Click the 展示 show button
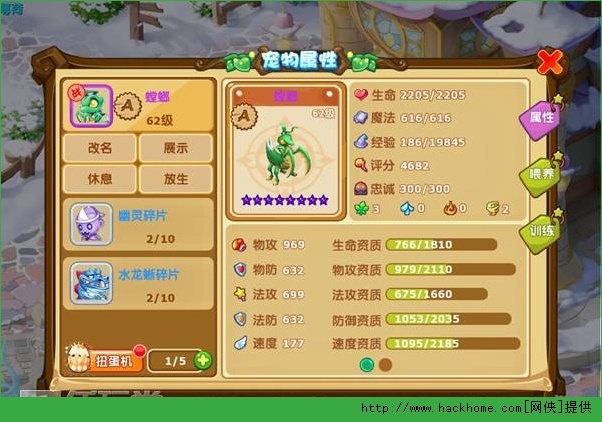The height and width of the screenshot is (422, 602). [175, 149]
